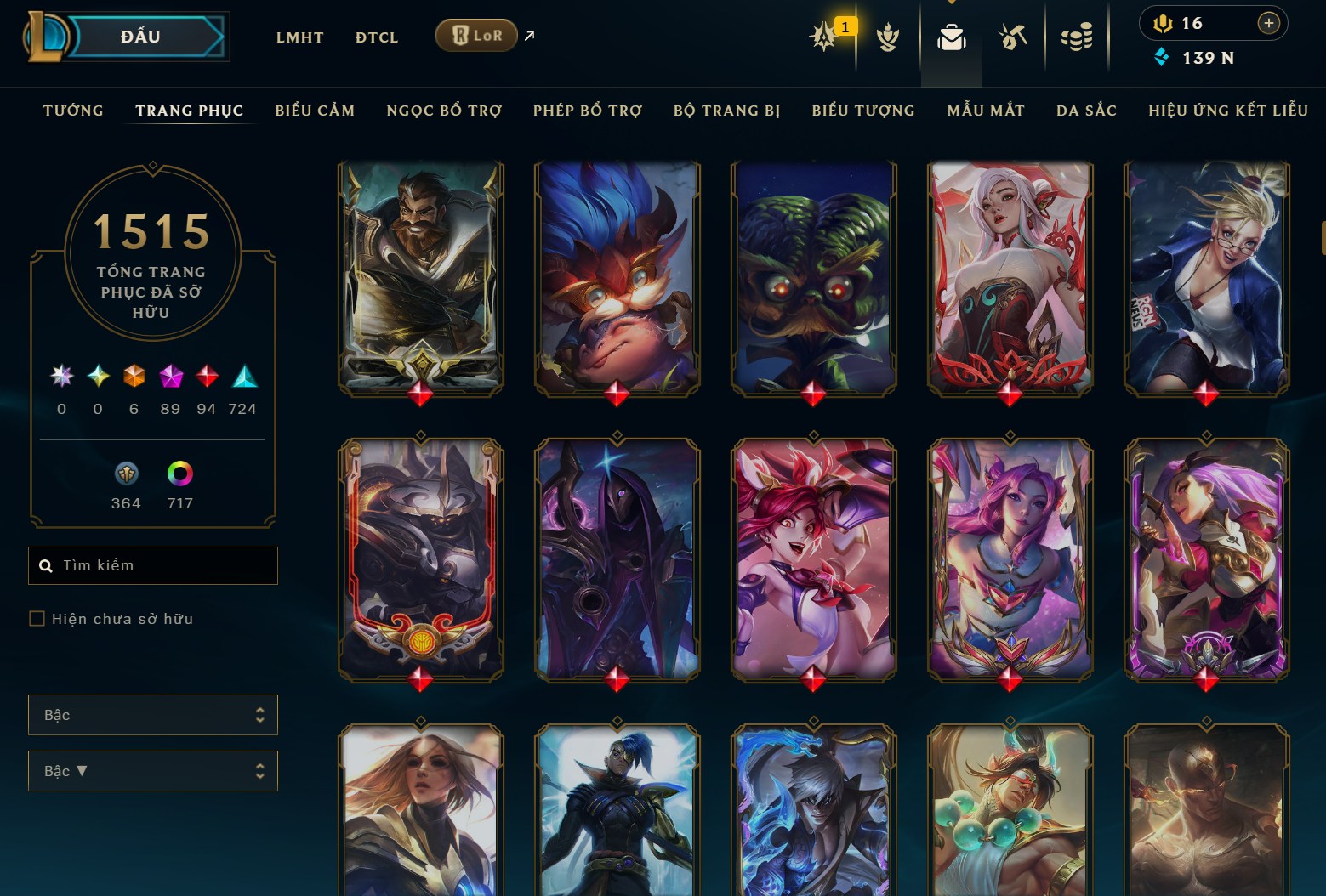This screenshot has height=896, width=1326.
Task: Open the Clash trophy icon
Action: (888, 36)
